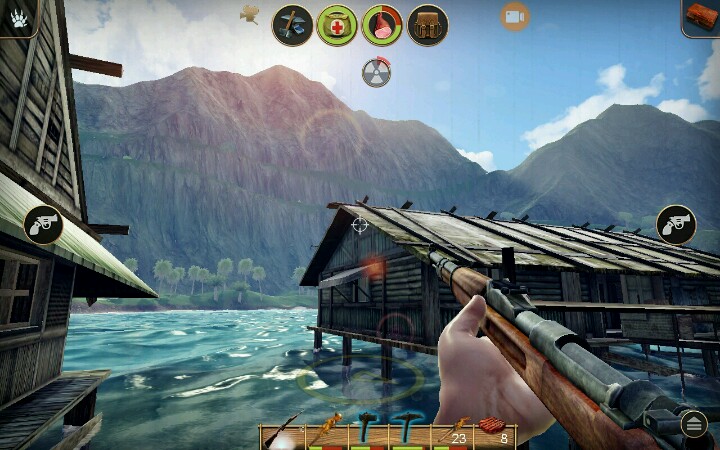Screen dimensions: 720x450
Task: Tap the radiation hazard indicator
Action: (x=376, y=72)
